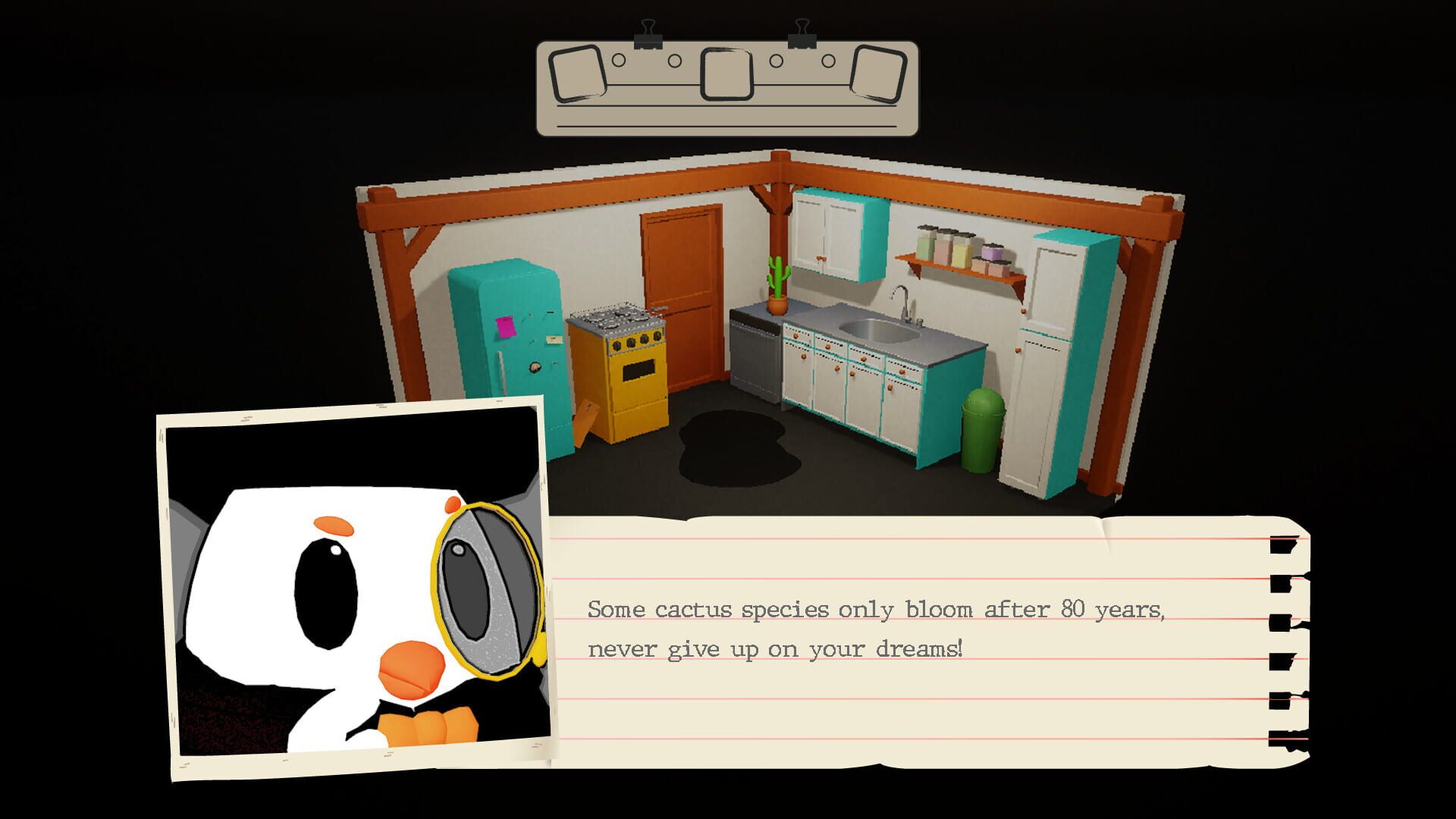
Task: Click the right tilted photo frame slot
Action: coord(878,74)
